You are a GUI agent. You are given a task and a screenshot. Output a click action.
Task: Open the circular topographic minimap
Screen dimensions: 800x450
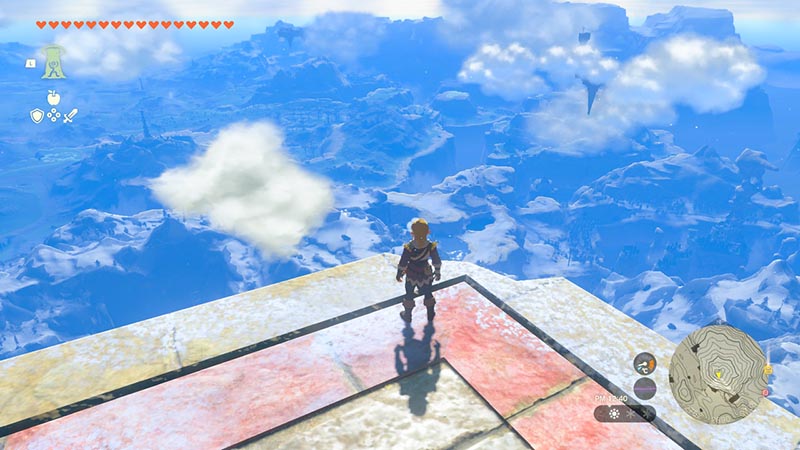[x=716, y=374]
